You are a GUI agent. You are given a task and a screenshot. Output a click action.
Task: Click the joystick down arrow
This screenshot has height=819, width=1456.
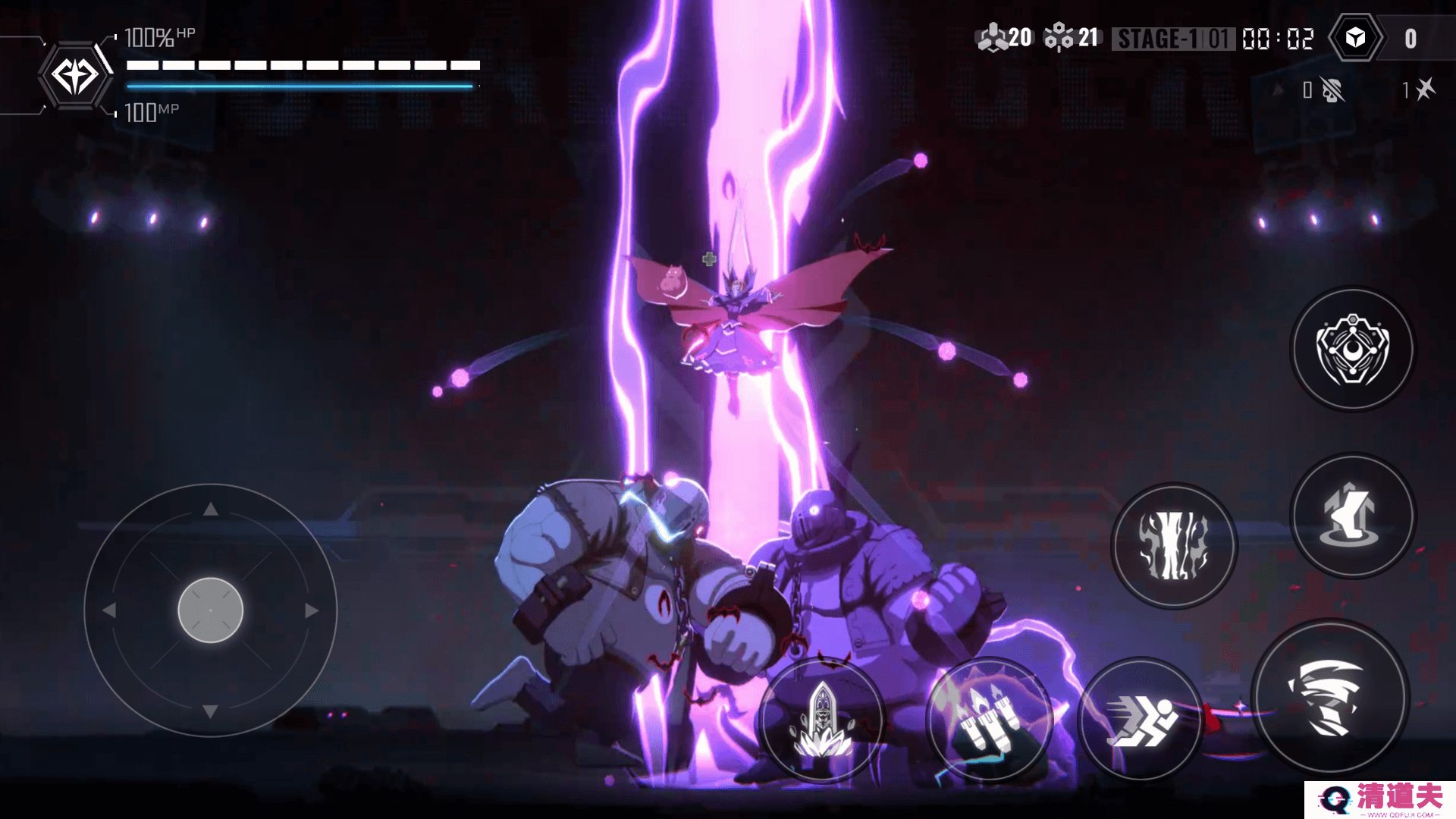211,711
